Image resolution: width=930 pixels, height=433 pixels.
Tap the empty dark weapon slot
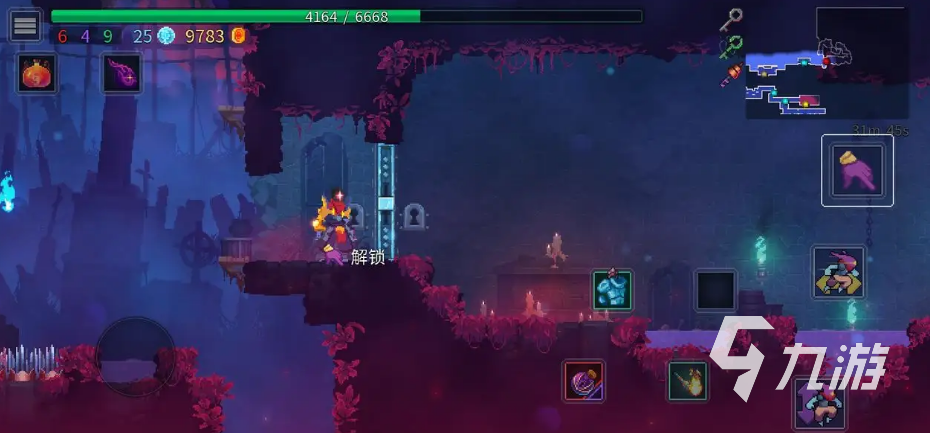715,290
